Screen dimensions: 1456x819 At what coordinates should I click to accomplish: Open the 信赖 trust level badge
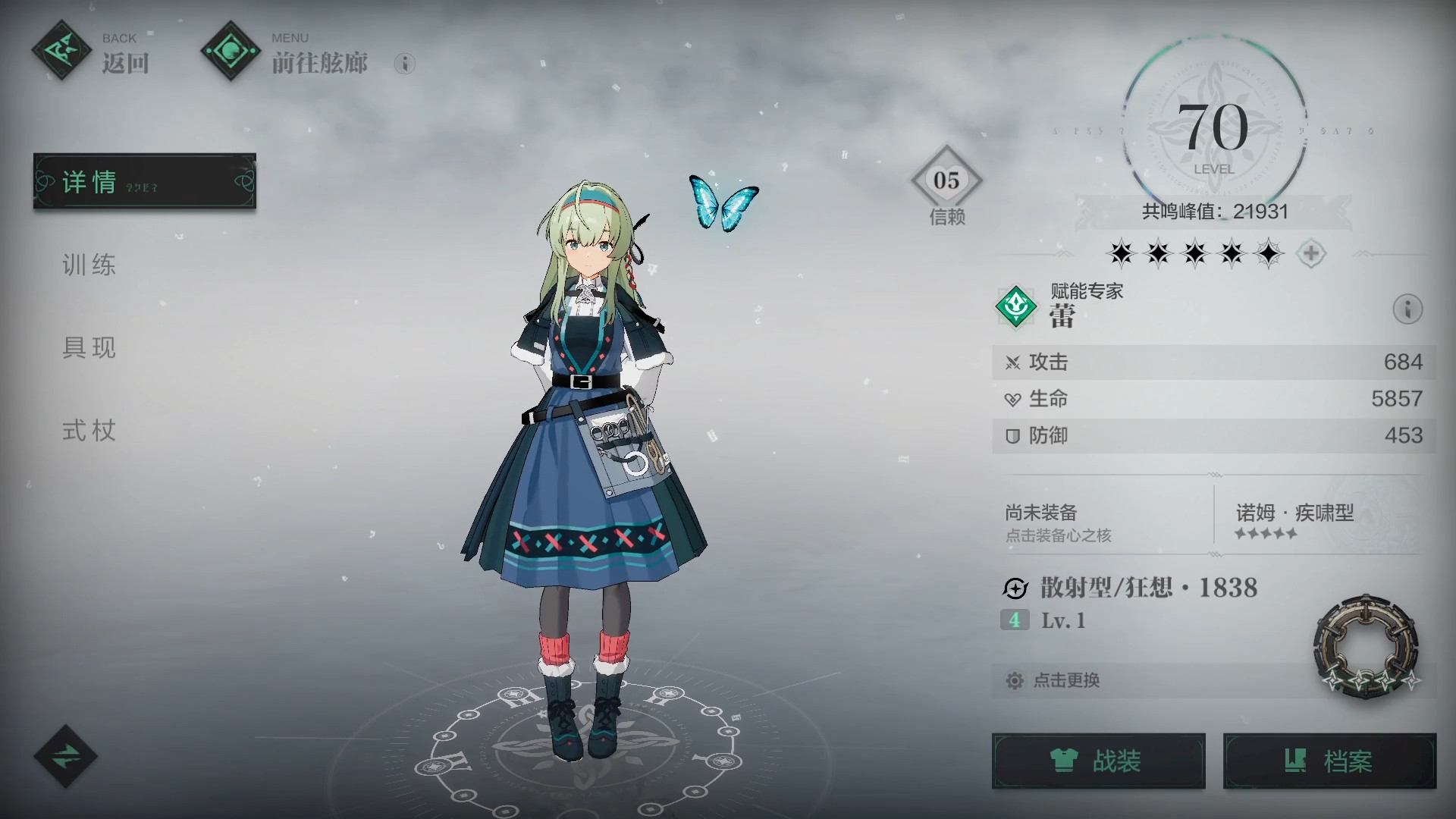[946, 184]
